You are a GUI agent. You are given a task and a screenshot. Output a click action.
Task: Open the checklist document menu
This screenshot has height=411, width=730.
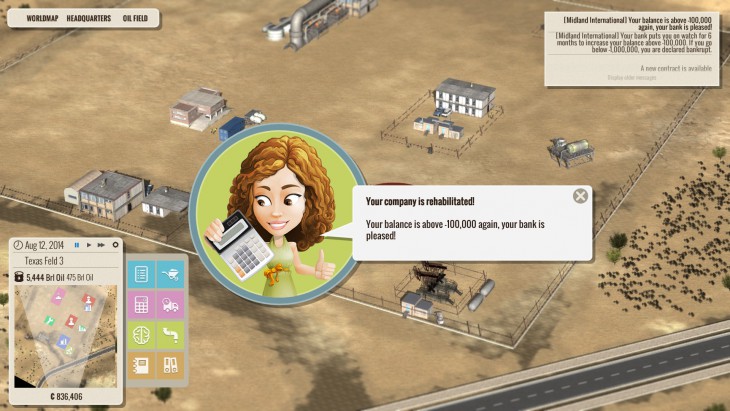(141, 275)
